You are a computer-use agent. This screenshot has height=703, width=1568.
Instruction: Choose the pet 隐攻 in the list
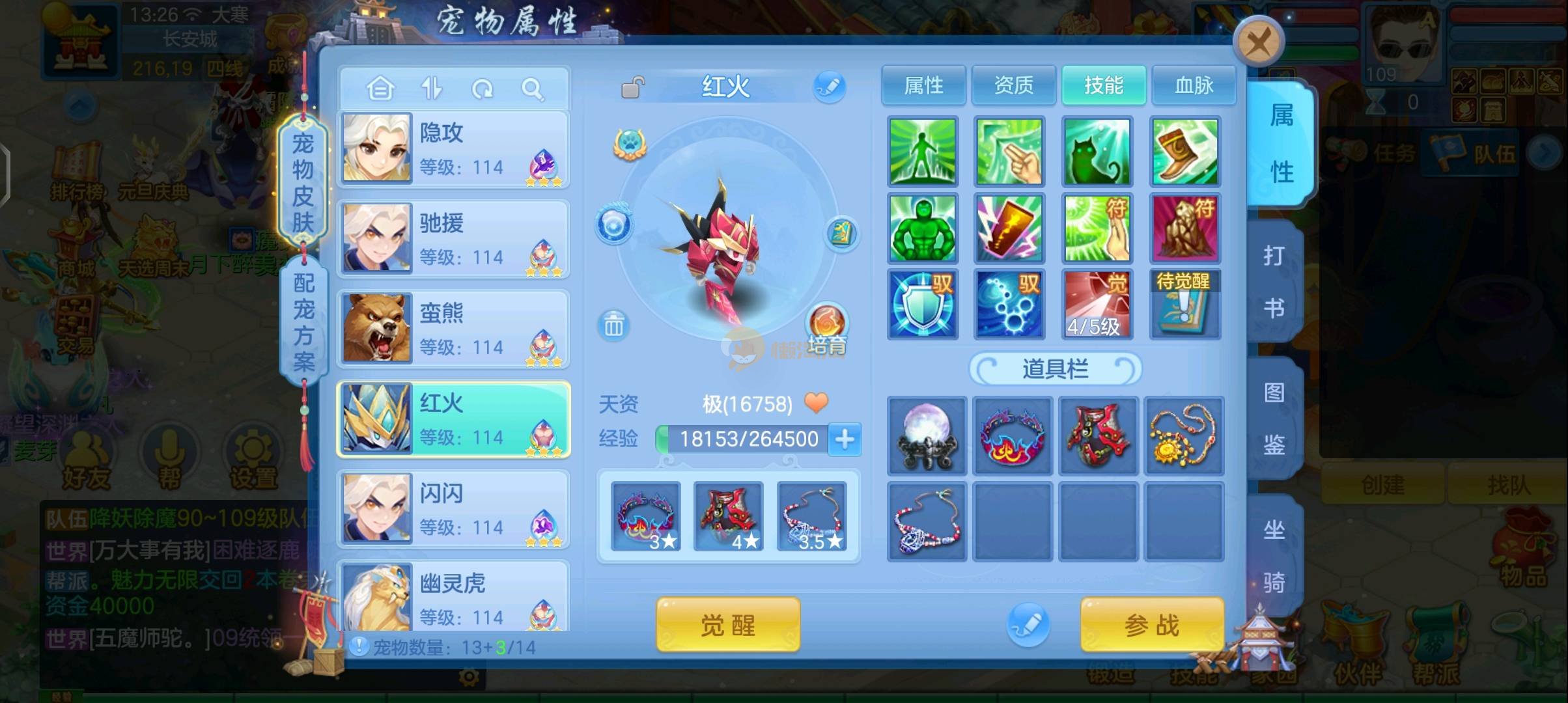pyautogui.click(x=453, y=149)
